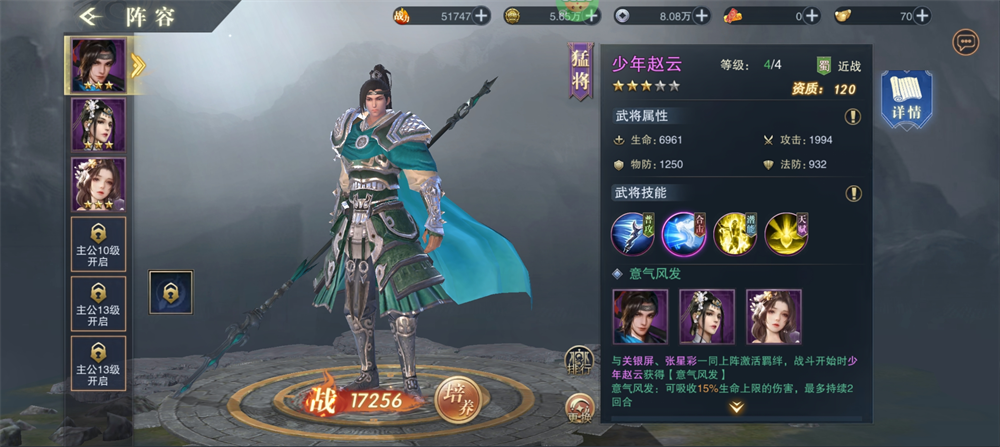The image size is (1000, 447).
Task: Tap the locked slot beside the hero
Action: (170, 291)
